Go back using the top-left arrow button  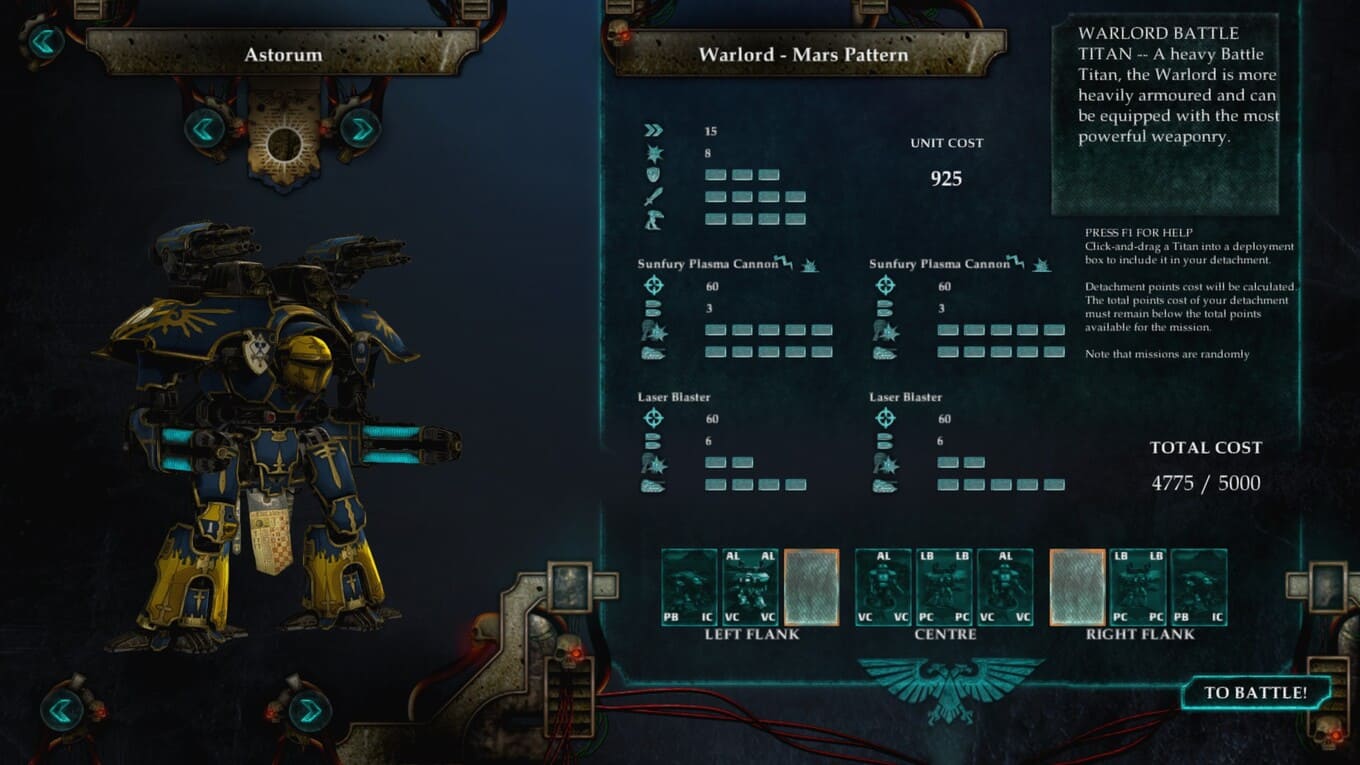[x=46, y=42]
